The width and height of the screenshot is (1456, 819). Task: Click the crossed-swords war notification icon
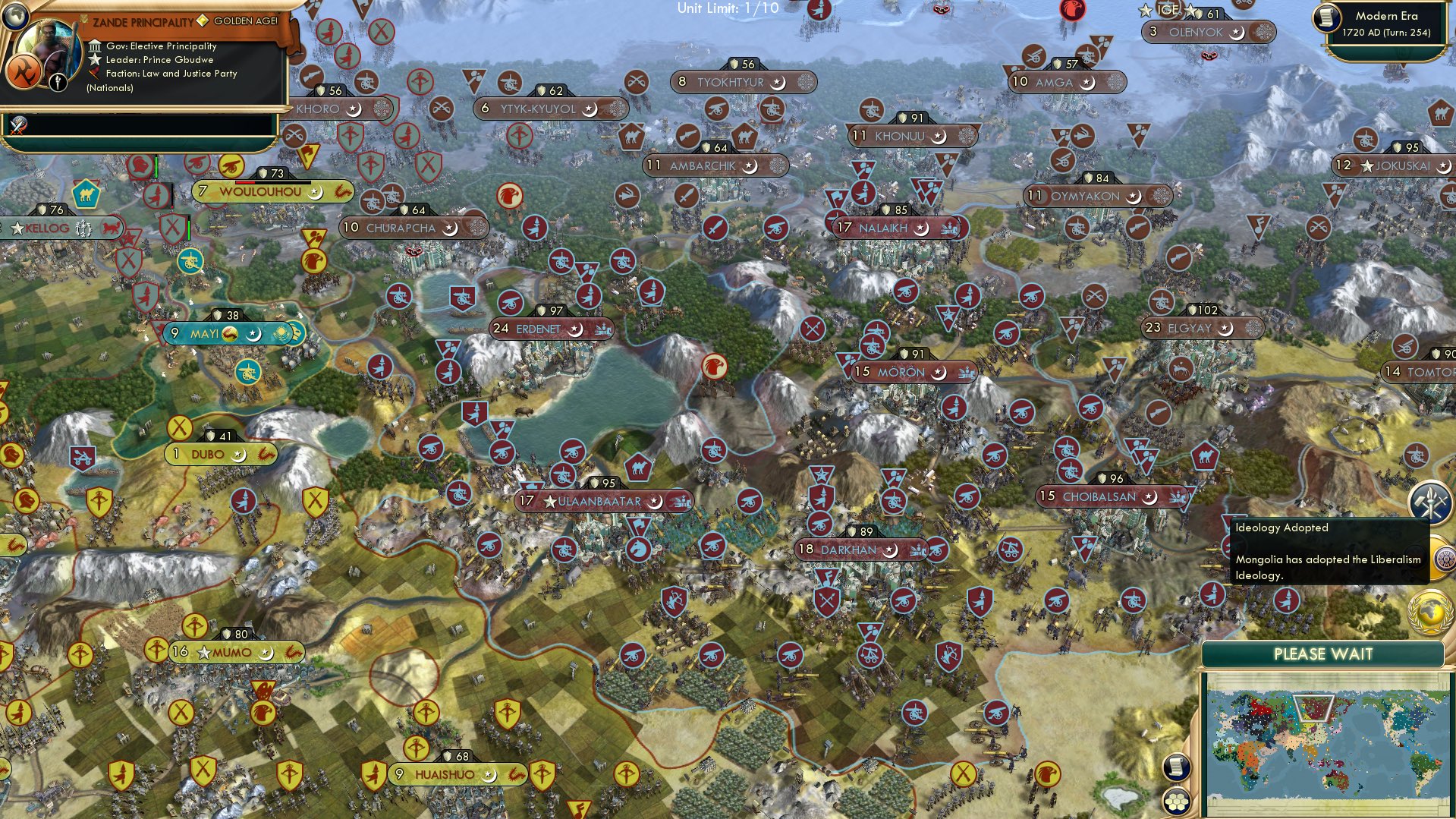click(18, 125)
